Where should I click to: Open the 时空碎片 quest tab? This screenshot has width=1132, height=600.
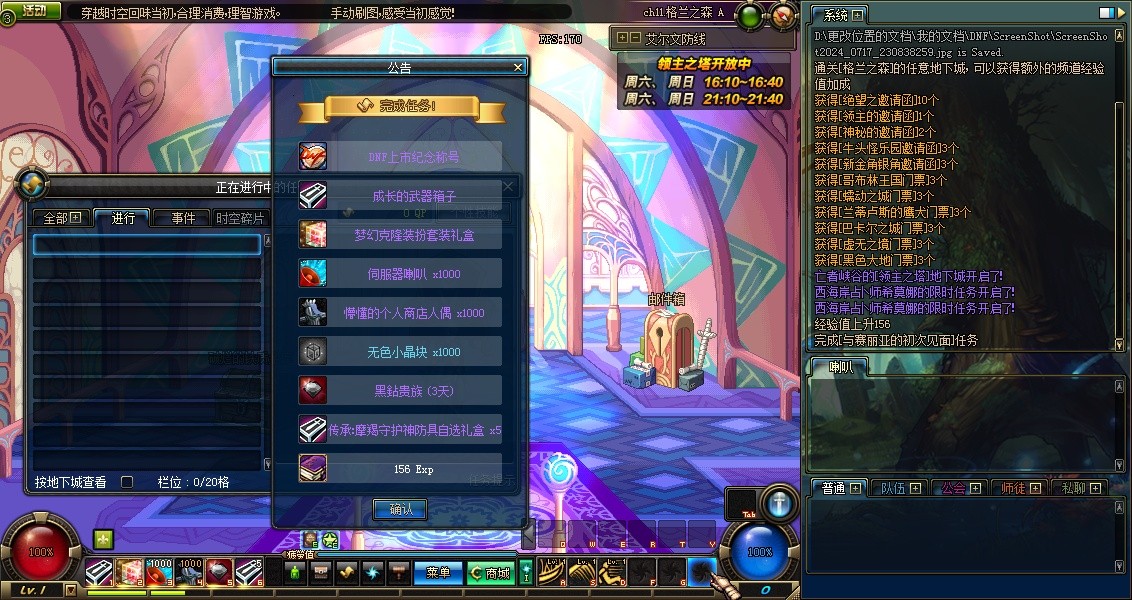pyautogui.click(x=240, y=218)
